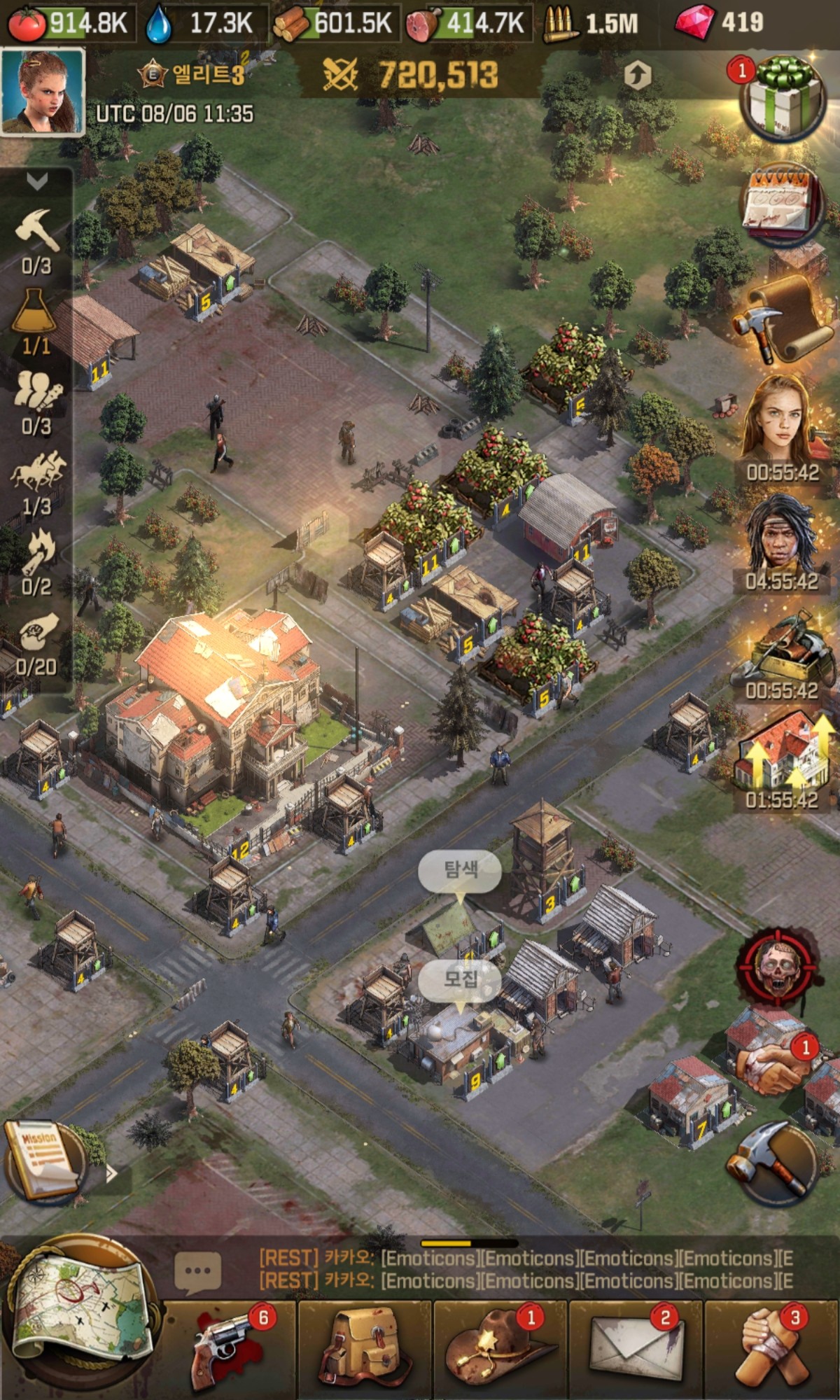Open the player avatar profile
840x1400 pixels.
[43, 92]
